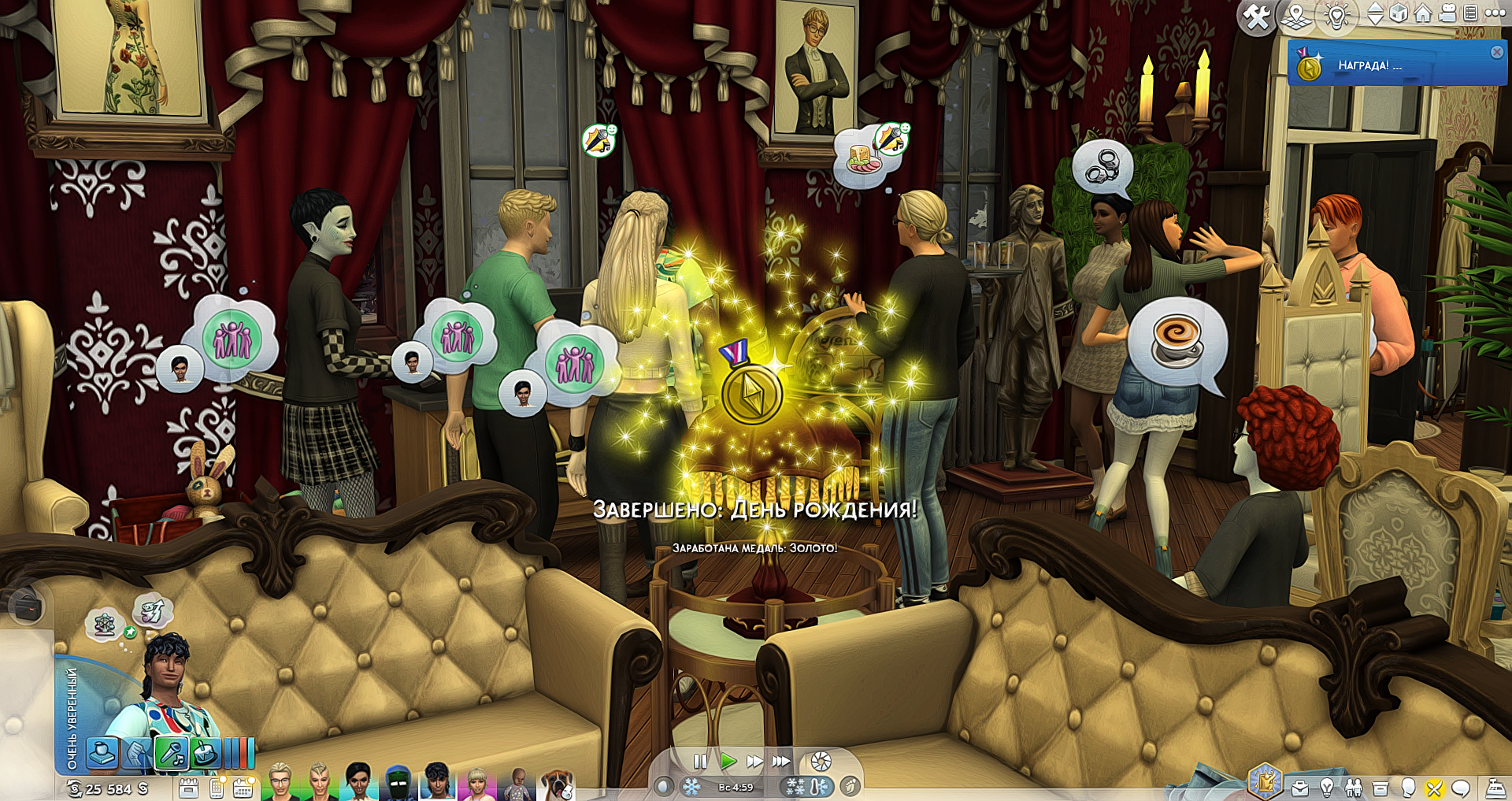Screen dimensions: 1512x801
Task: Open the career panel via the briefcase icon
Action: 1300,787
